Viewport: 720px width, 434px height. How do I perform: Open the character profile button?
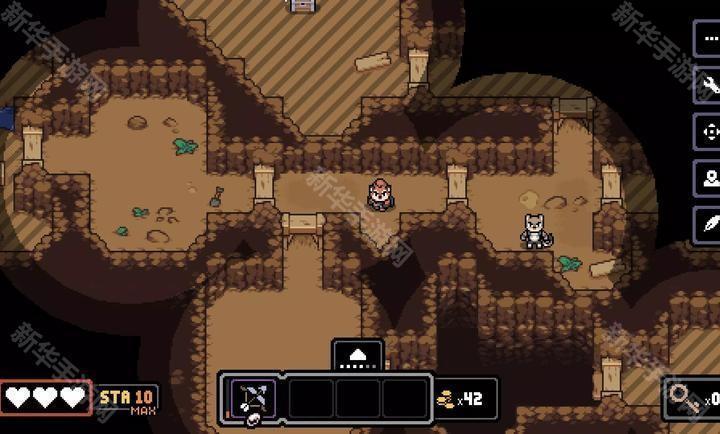point(709,178)
